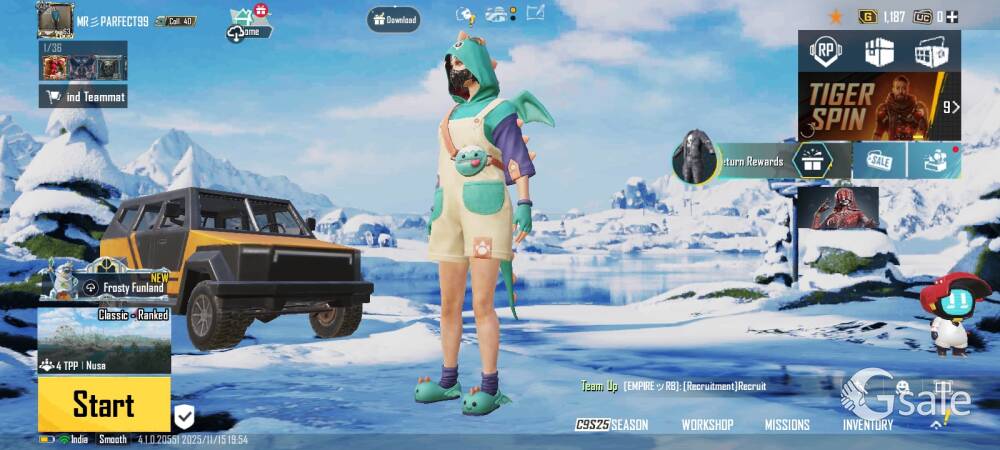
Task: Start the Classic Ranked match
Action: 103,404
